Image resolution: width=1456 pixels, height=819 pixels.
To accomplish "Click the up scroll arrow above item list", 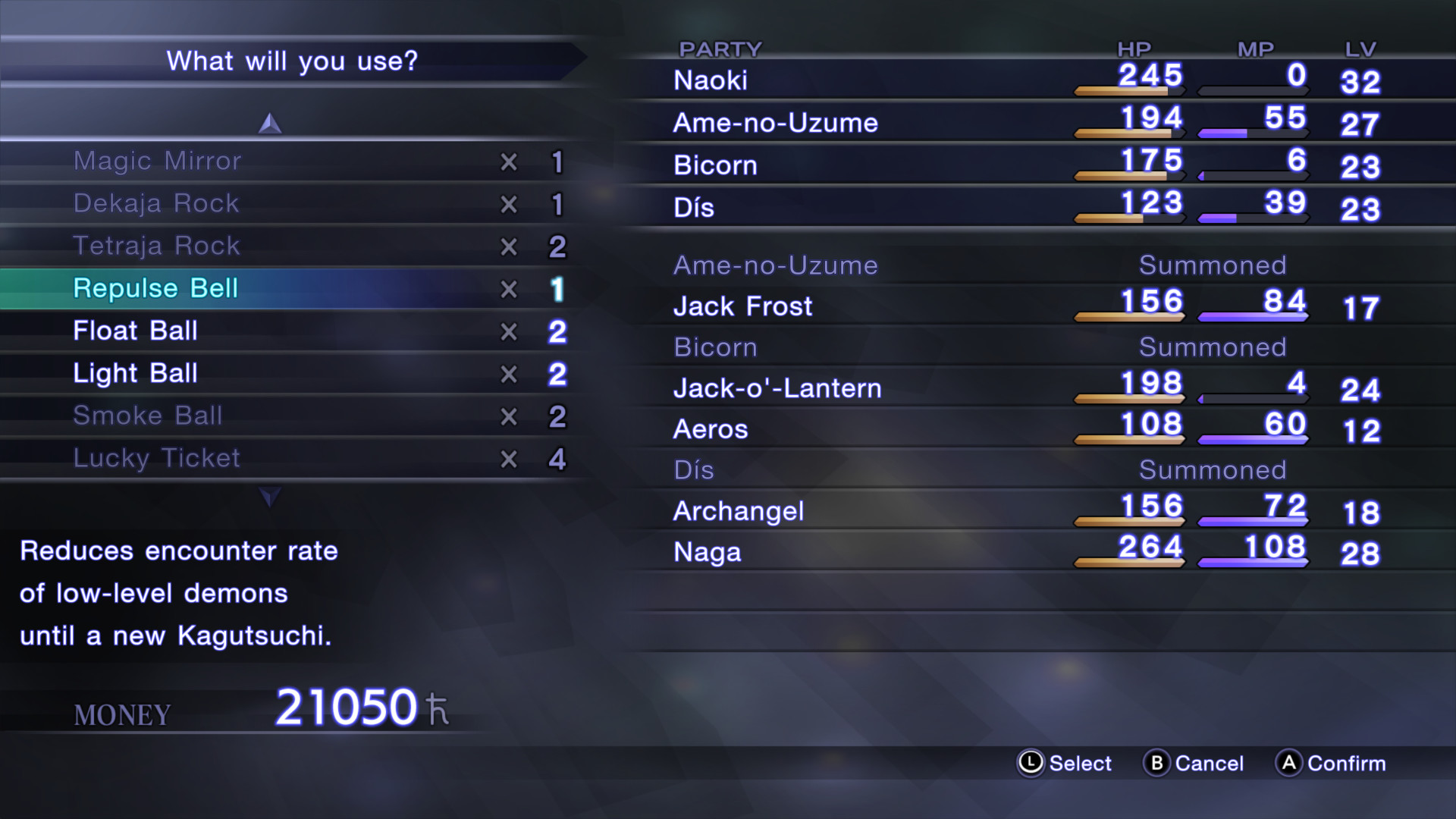I will click(x=268, y=121).
